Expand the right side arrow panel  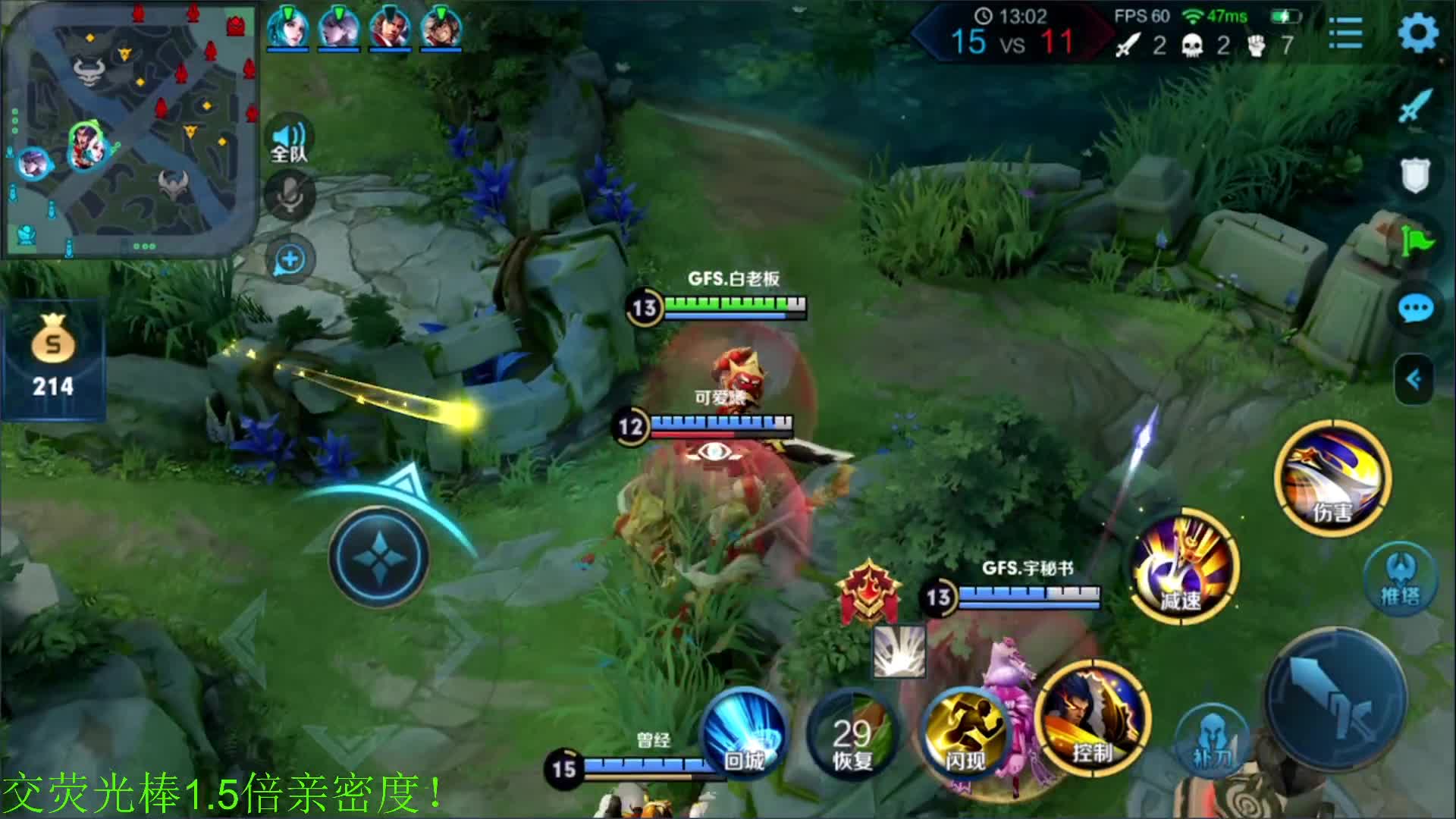point(1414,379)
